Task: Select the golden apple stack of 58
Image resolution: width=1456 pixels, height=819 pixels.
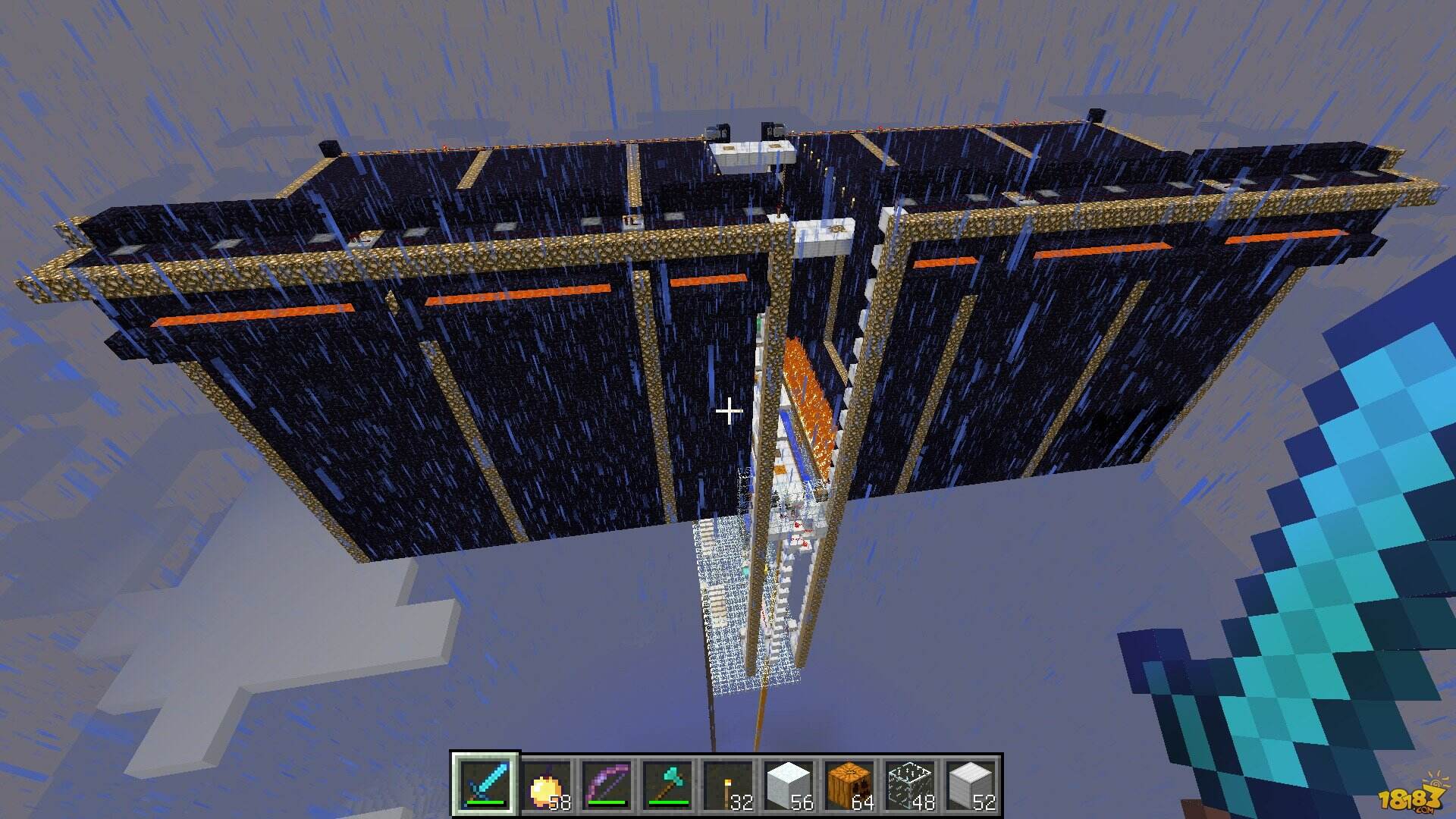Action: click(546, 786)
